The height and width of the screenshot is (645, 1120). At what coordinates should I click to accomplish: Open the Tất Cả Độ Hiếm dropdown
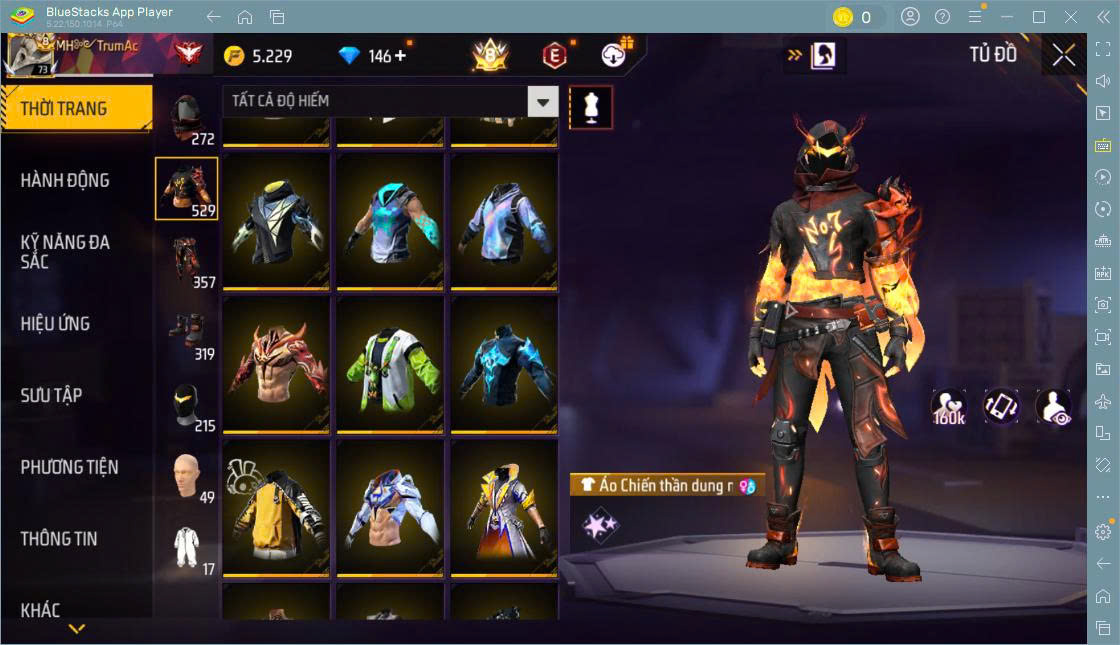click(390, 101)
